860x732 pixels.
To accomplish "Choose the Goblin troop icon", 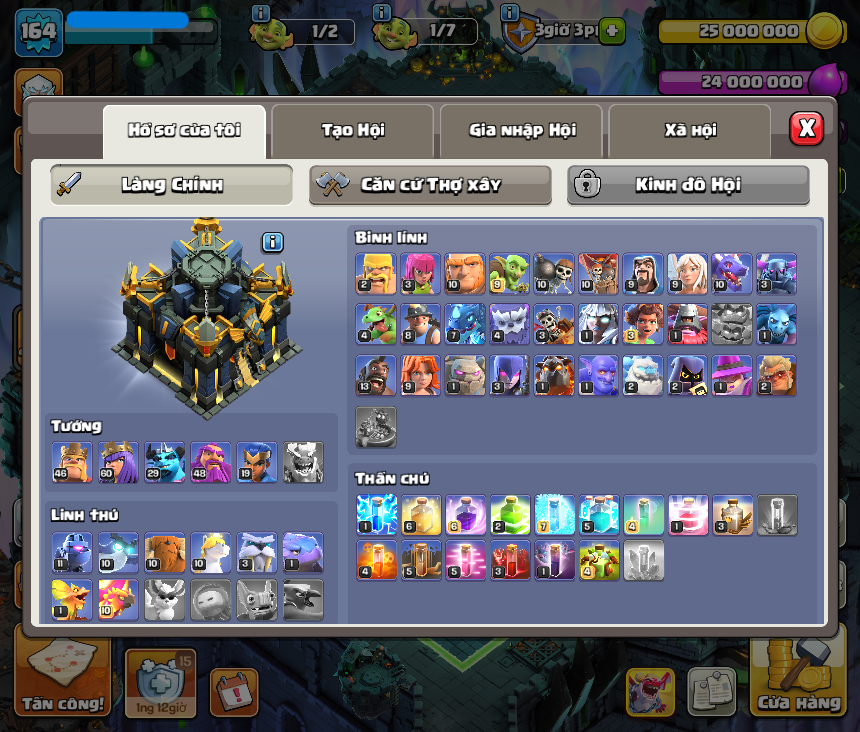I will (x=509, y=273).
